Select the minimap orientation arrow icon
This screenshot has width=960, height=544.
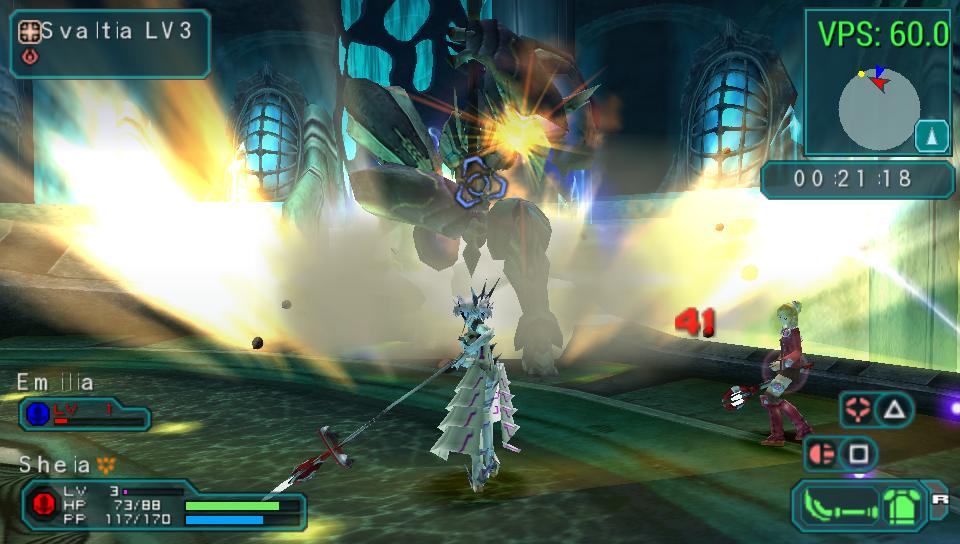click(931, 134)
